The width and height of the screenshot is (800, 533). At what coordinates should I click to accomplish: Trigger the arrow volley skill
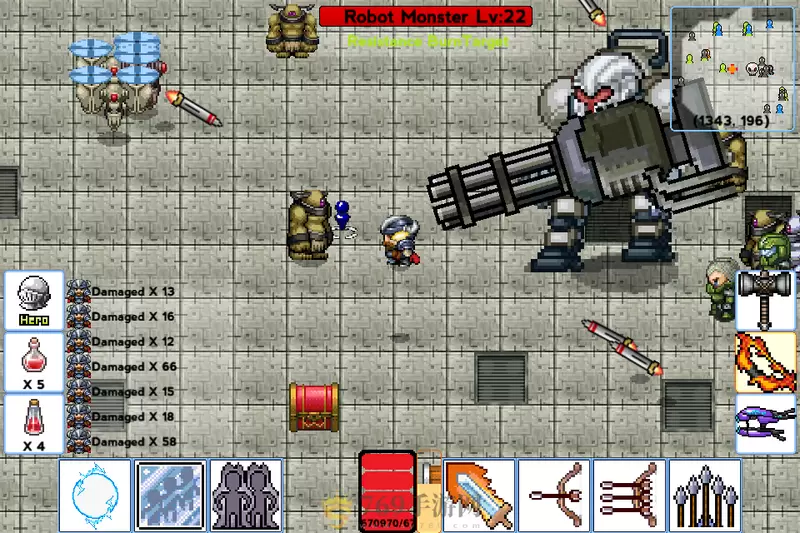coord(705,495)
